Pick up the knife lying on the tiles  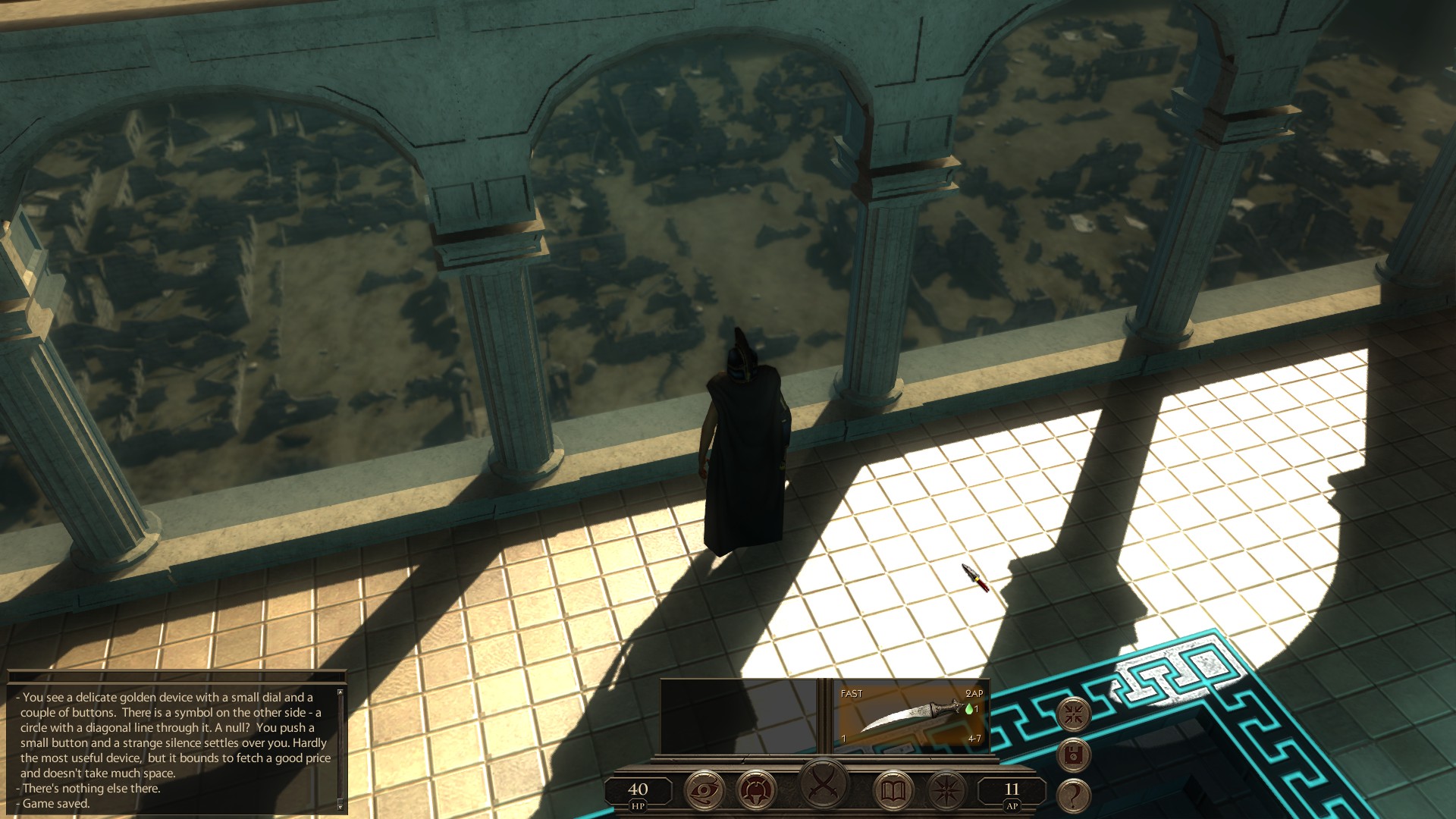click(x=974, y=579)
